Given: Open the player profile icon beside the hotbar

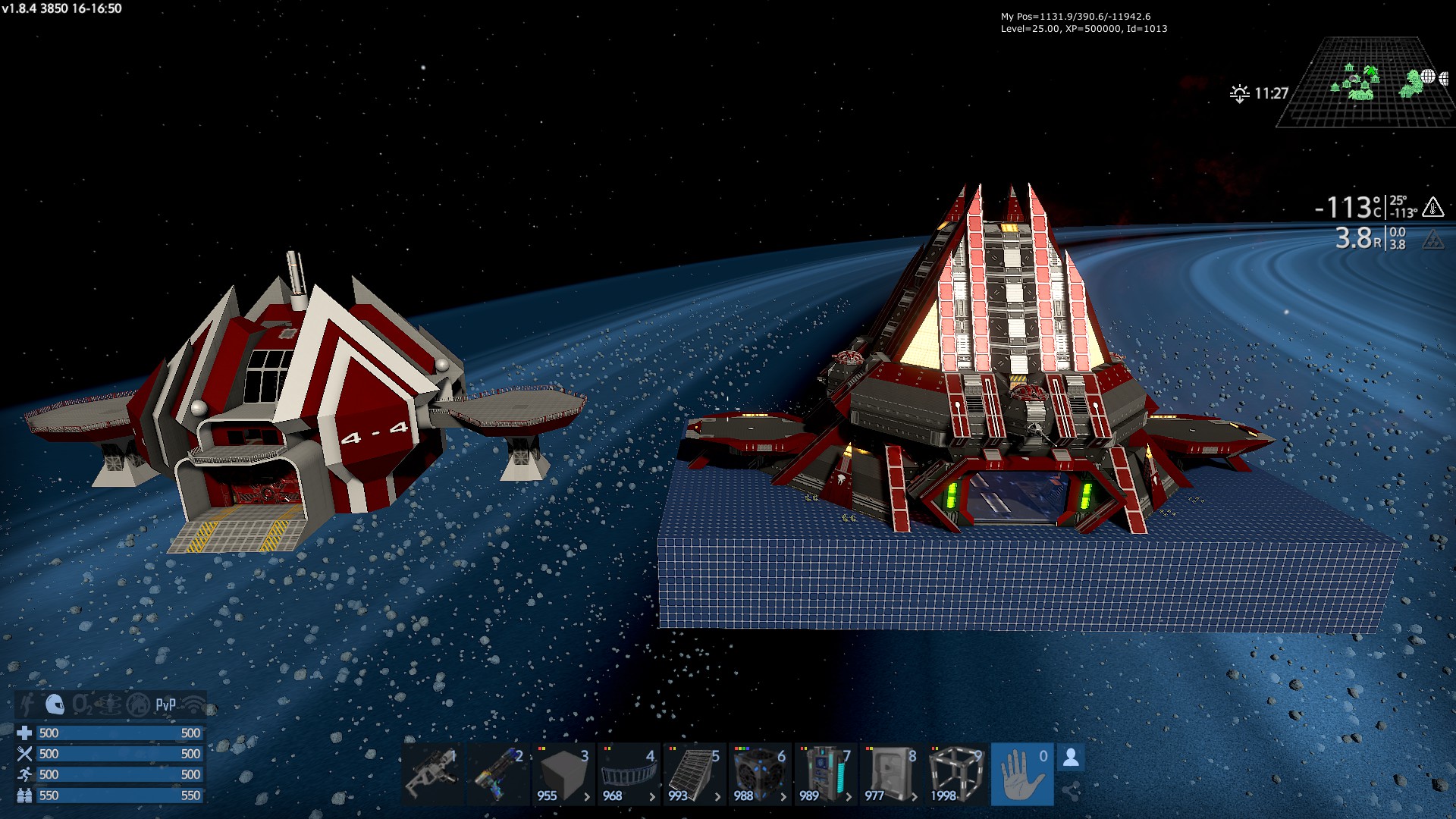Looking at the screenshot, I should pyautogui.click(x=1071, y=758).
